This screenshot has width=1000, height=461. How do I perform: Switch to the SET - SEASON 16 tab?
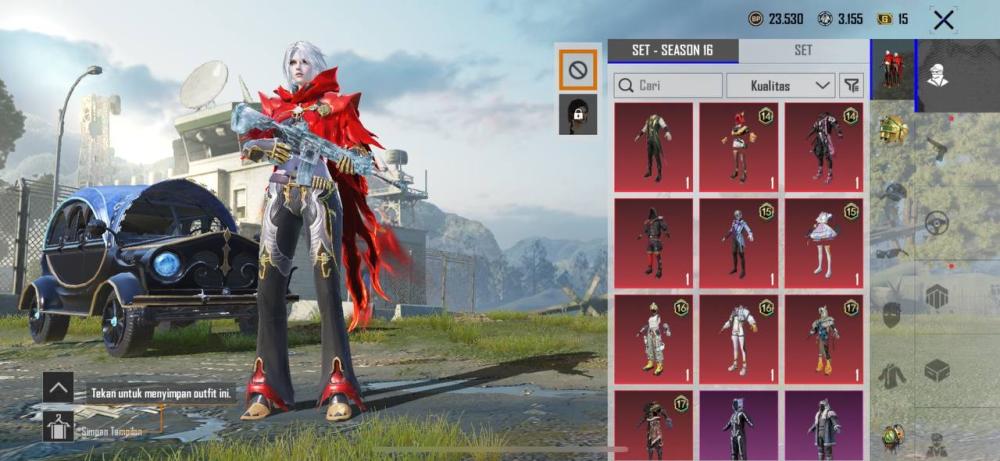(673, 51)
